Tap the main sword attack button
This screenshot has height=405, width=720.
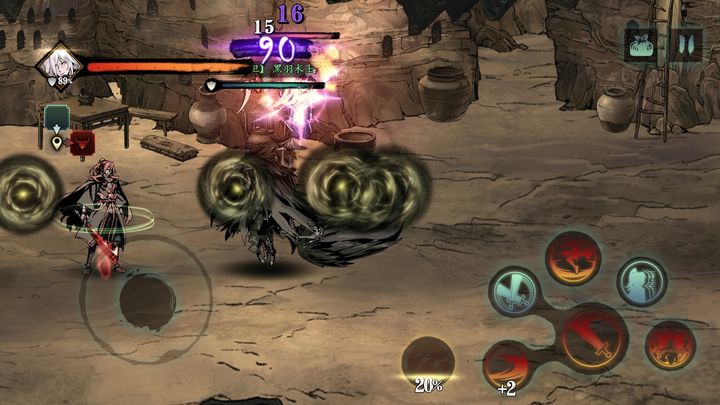pyautogui.click(x=593, y=336)
